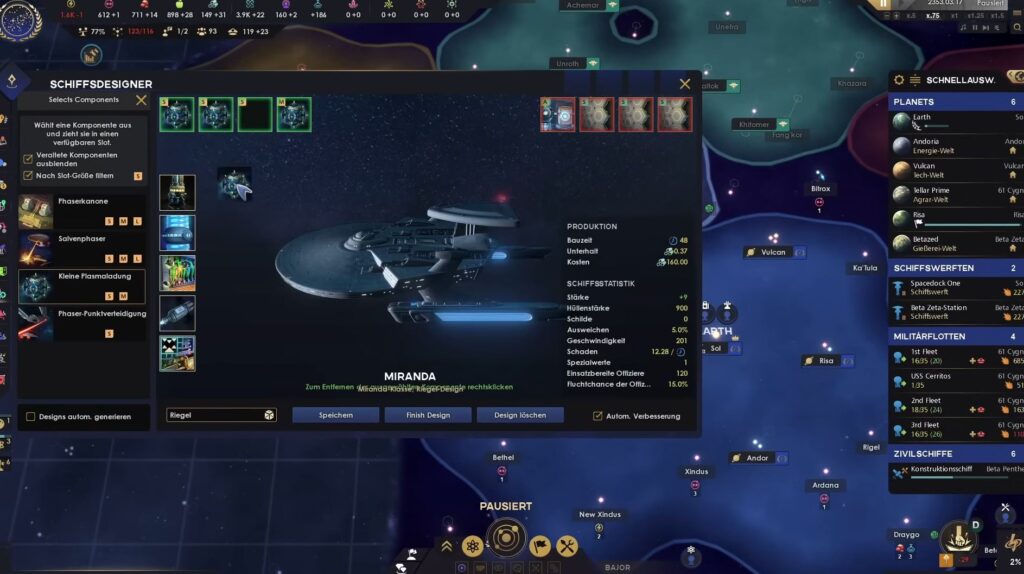Delete design via Design löschen
Image resolution: width=1024 pixels, height=574 pixels.
click(520, 415)
